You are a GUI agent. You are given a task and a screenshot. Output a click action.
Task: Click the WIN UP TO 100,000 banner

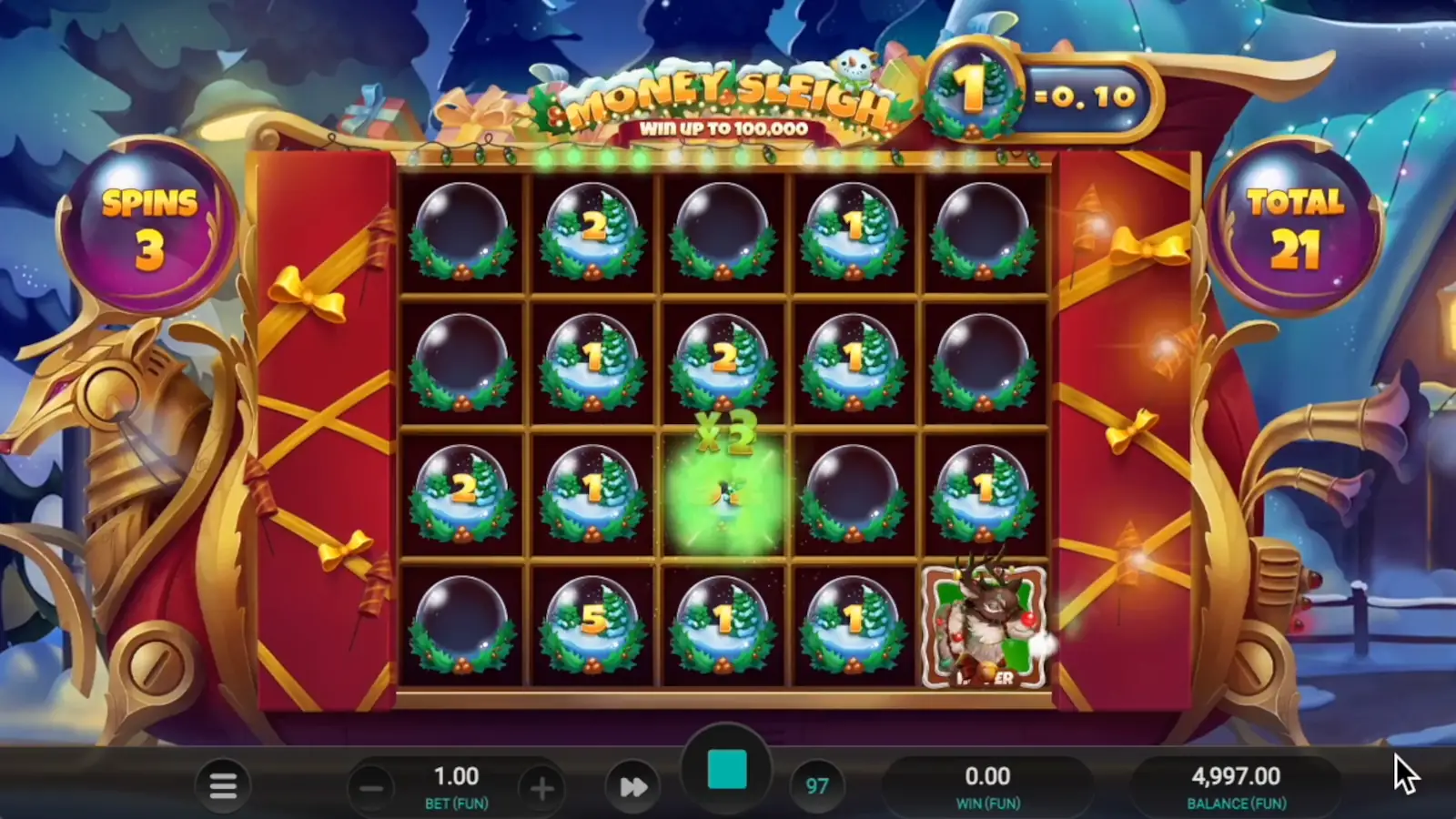click(723, 128)
